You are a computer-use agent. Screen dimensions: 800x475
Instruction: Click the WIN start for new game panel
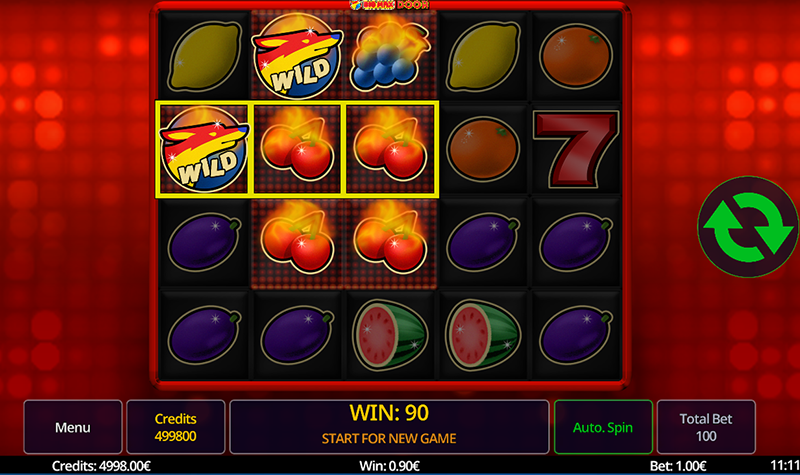(x=389, y=425)
